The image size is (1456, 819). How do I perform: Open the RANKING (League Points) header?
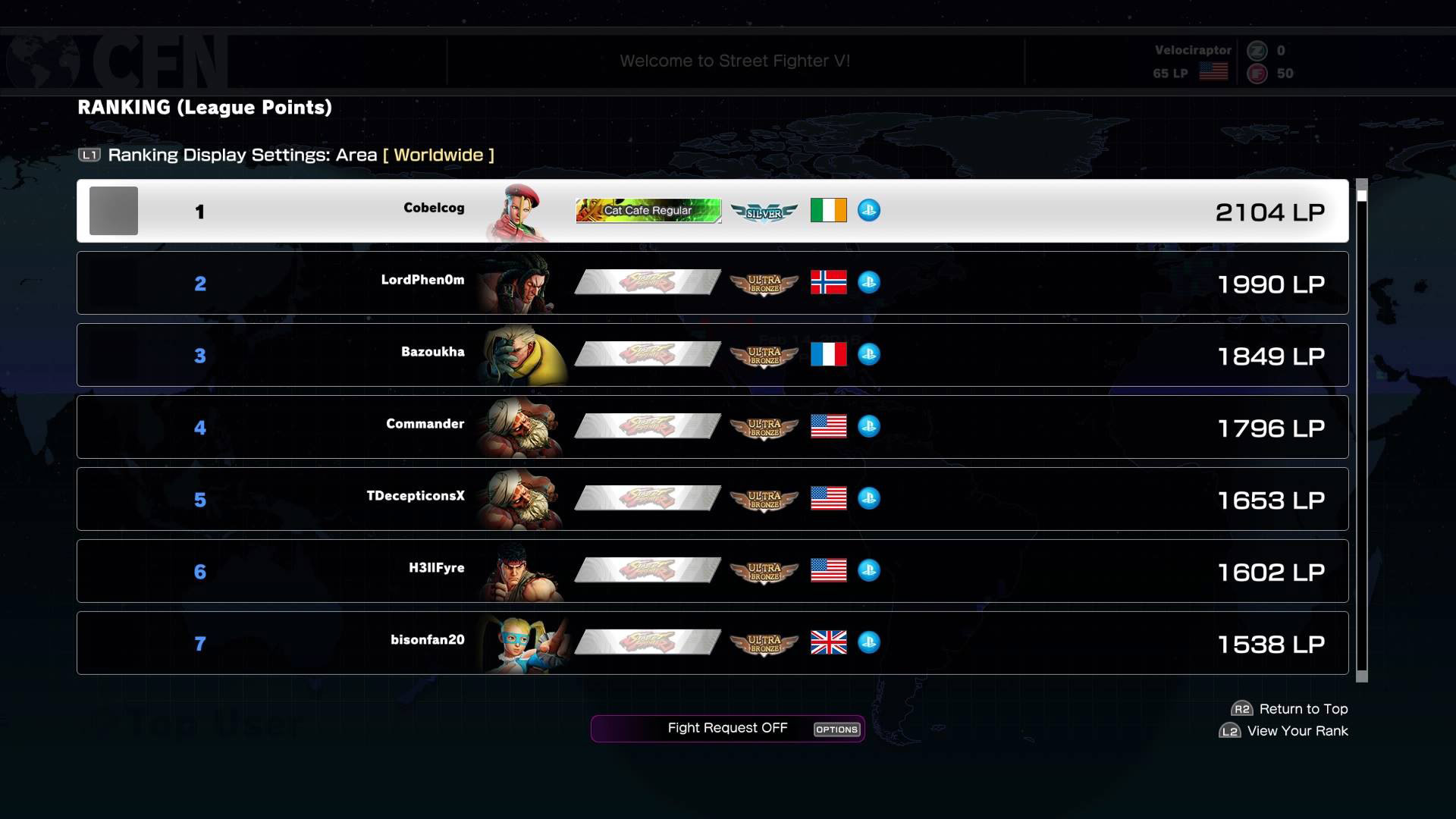205,108
